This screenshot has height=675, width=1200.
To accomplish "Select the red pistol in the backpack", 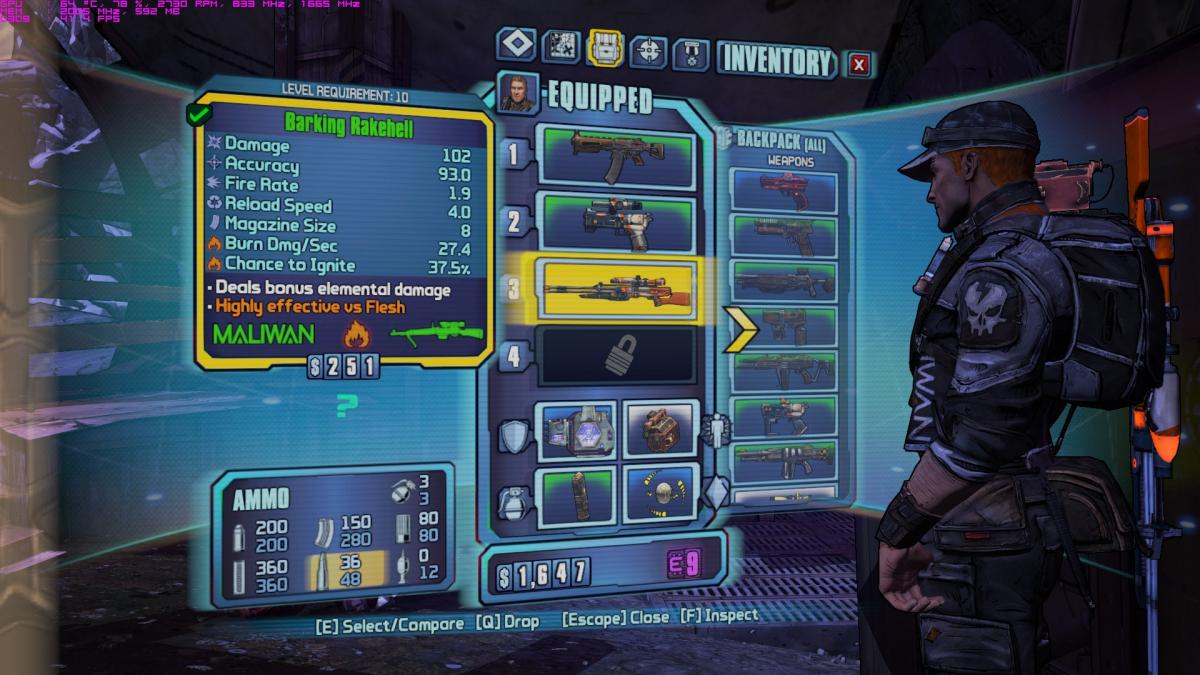I will [x=784, y=191].
